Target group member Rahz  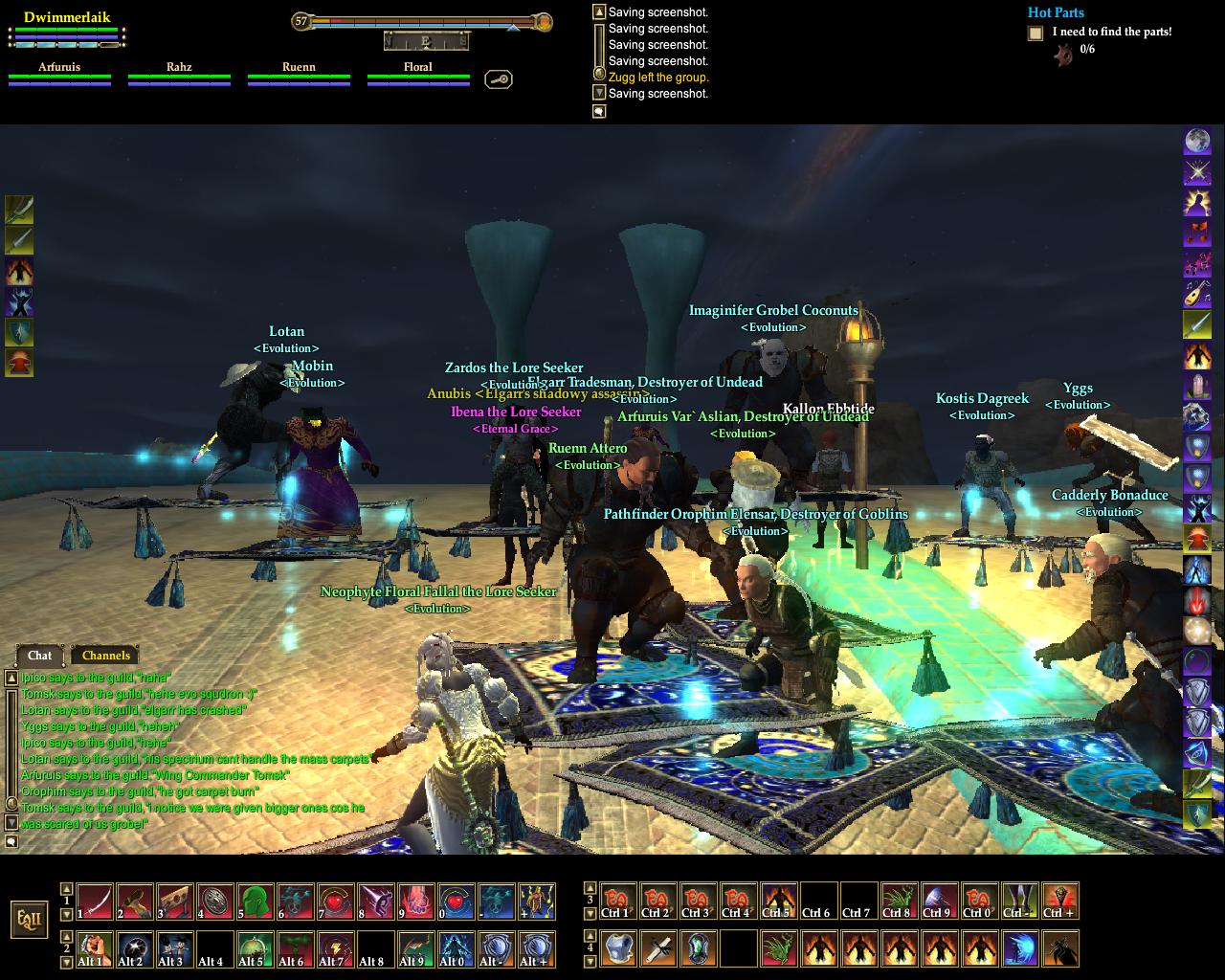pos(179,74)
